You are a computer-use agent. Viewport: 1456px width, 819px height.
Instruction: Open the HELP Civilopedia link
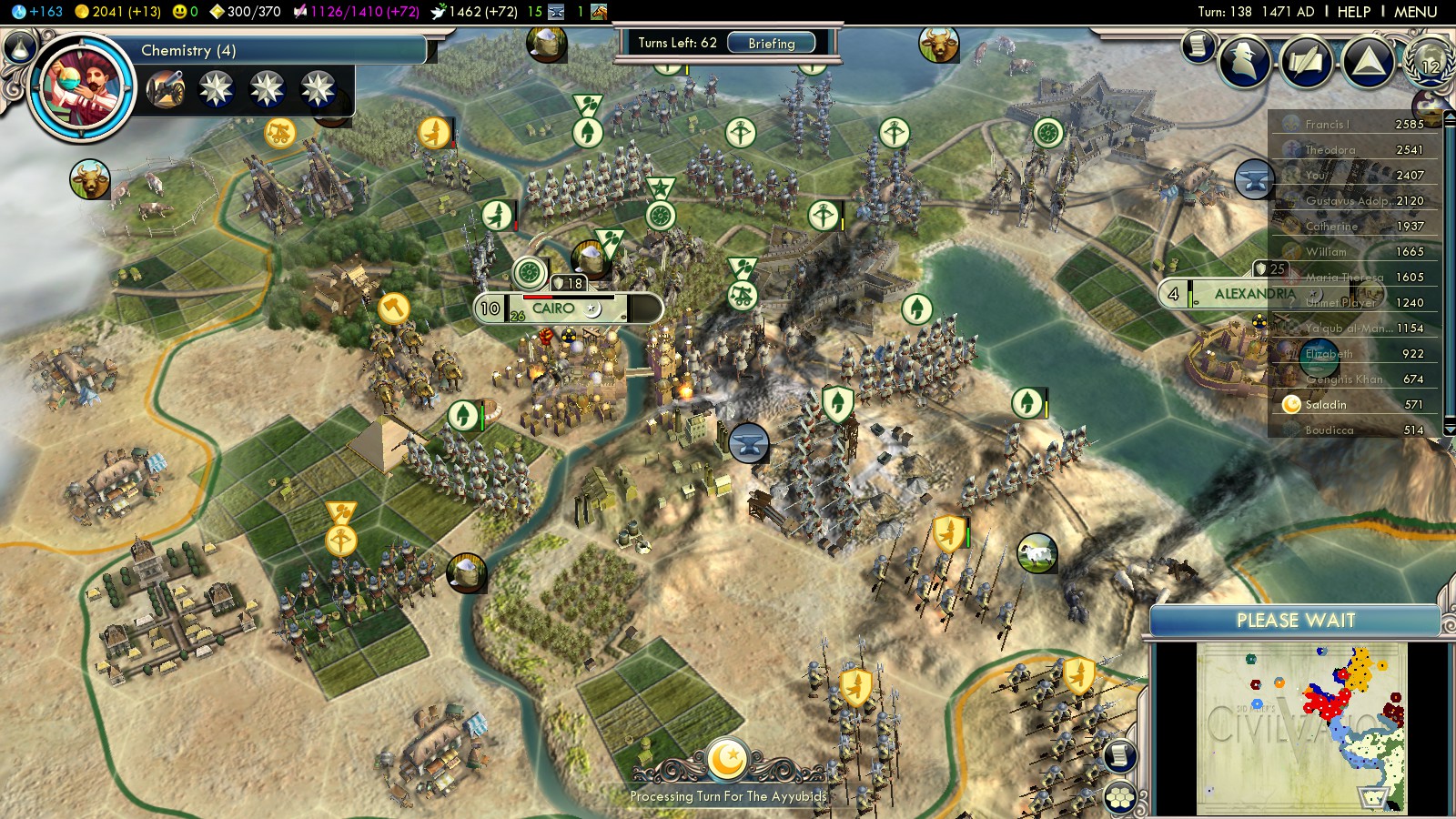coord(1353,12)
